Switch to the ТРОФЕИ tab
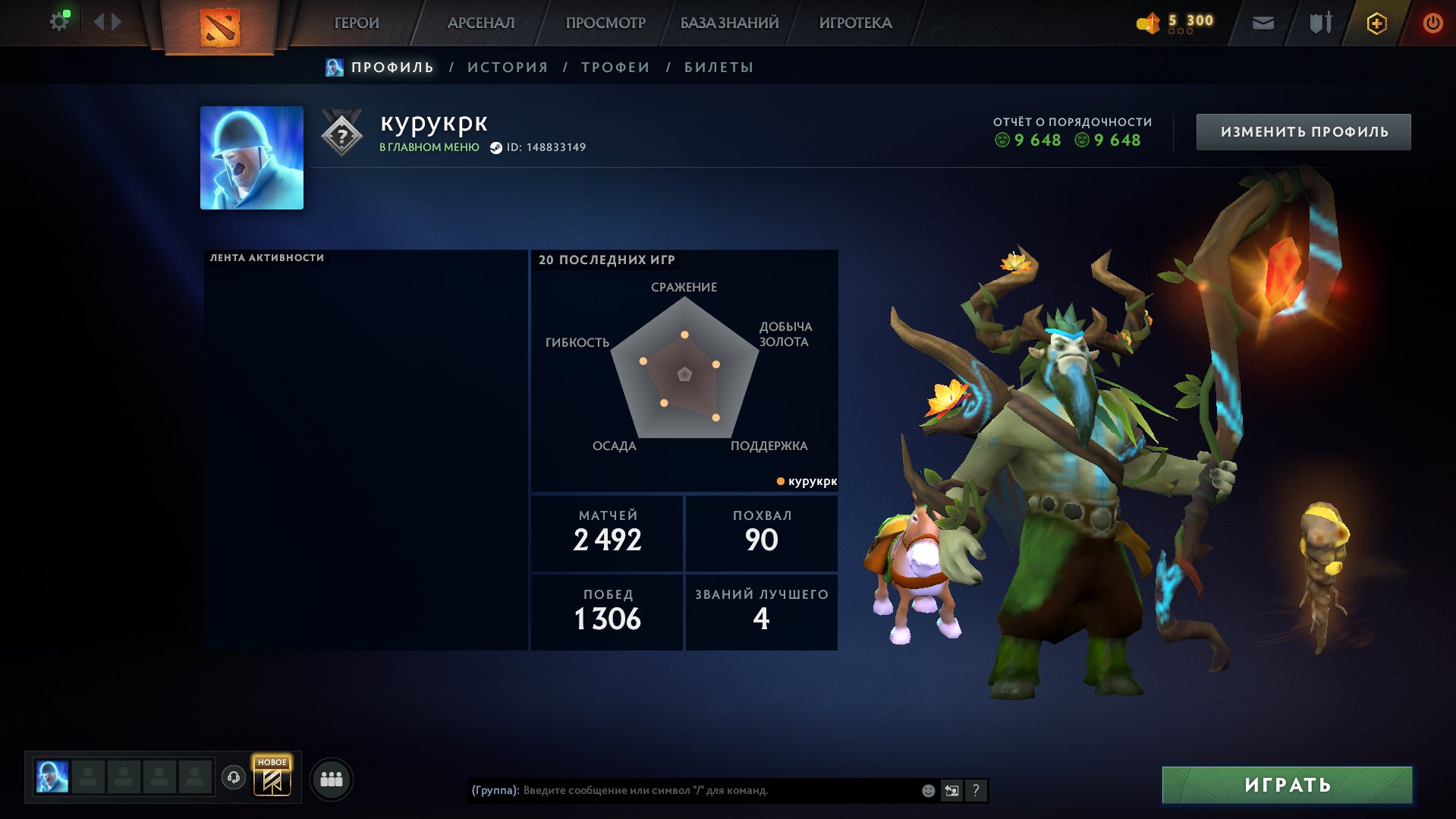The width and height of the screenshot is (1456, 819). coord(615,67)
